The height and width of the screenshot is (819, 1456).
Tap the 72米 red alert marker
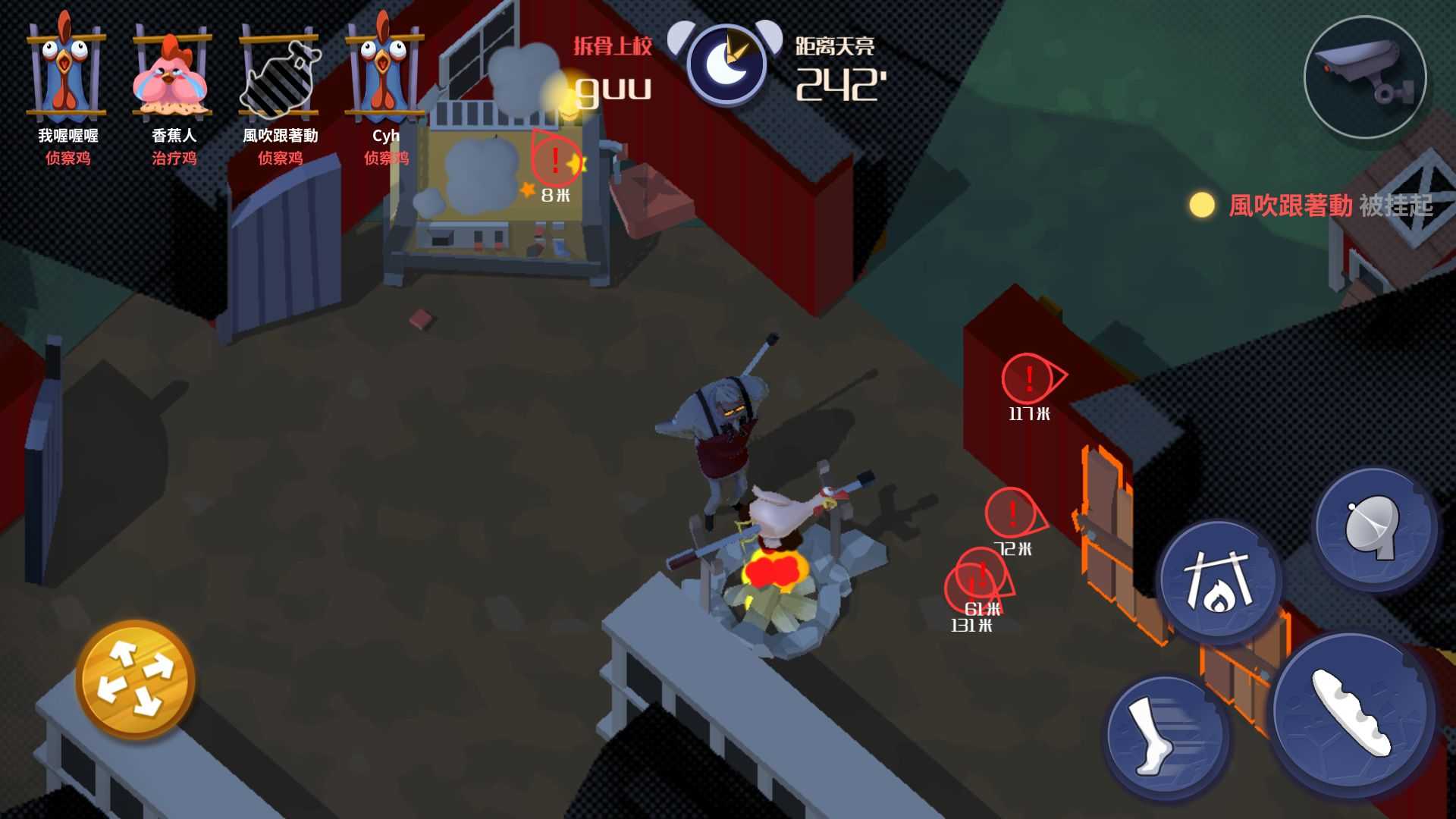[x=1012, y=513]
